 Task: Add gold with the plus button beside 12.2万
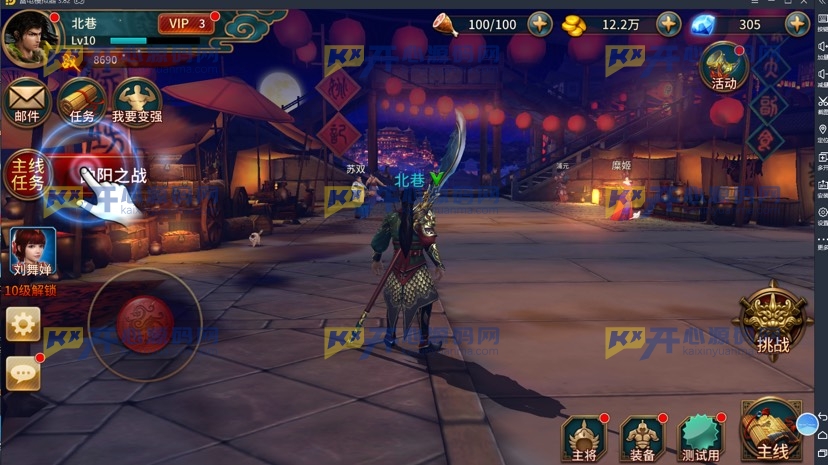(668, 24)
